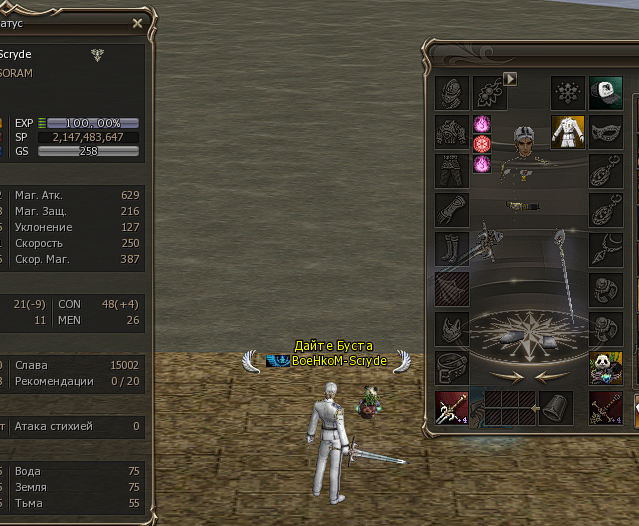Select the white formal suit slot

tap(567, 132)
